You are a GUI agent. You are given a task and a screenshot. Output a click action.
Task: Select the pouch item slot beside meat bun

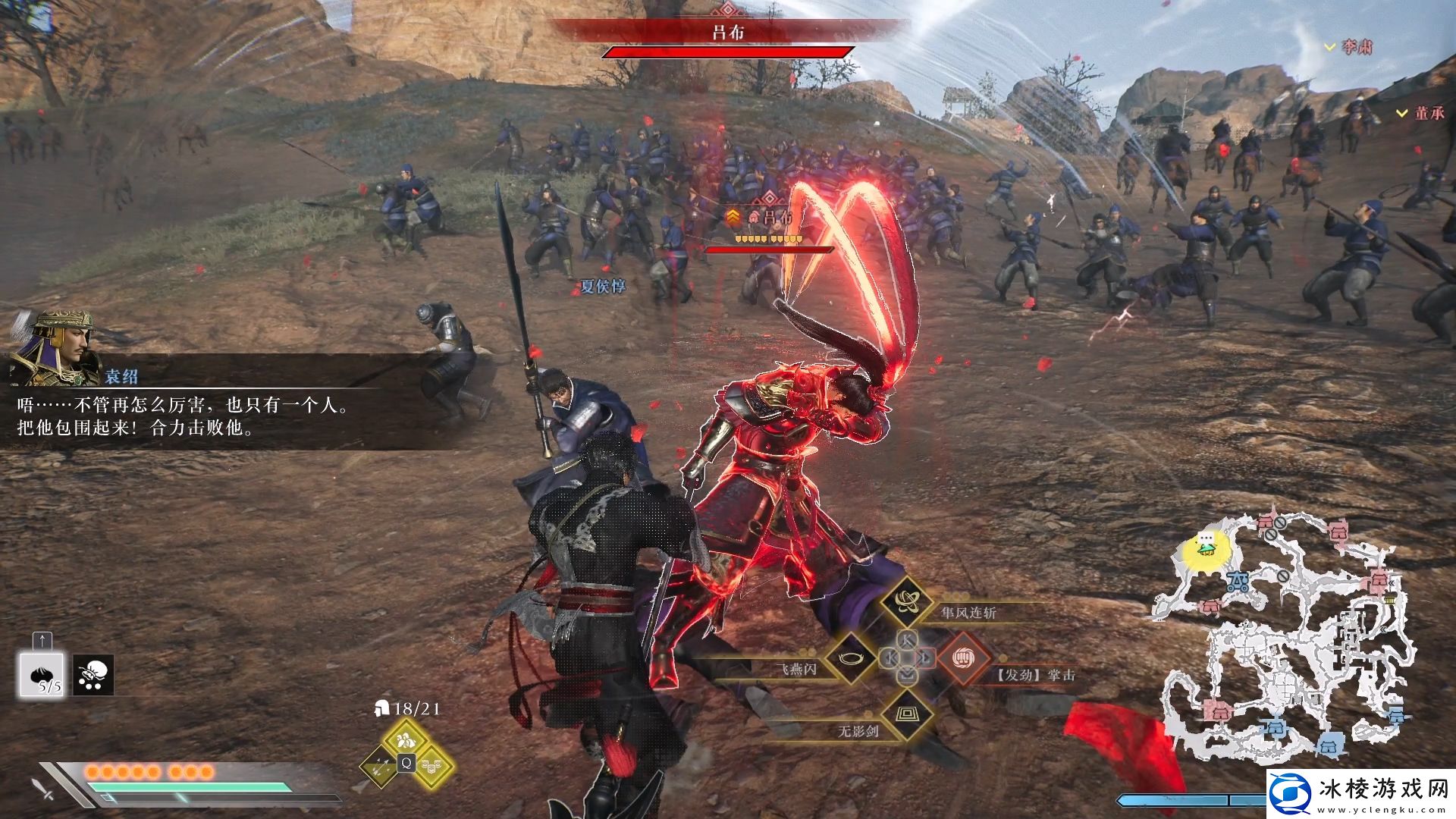click(x=93, y=675)
